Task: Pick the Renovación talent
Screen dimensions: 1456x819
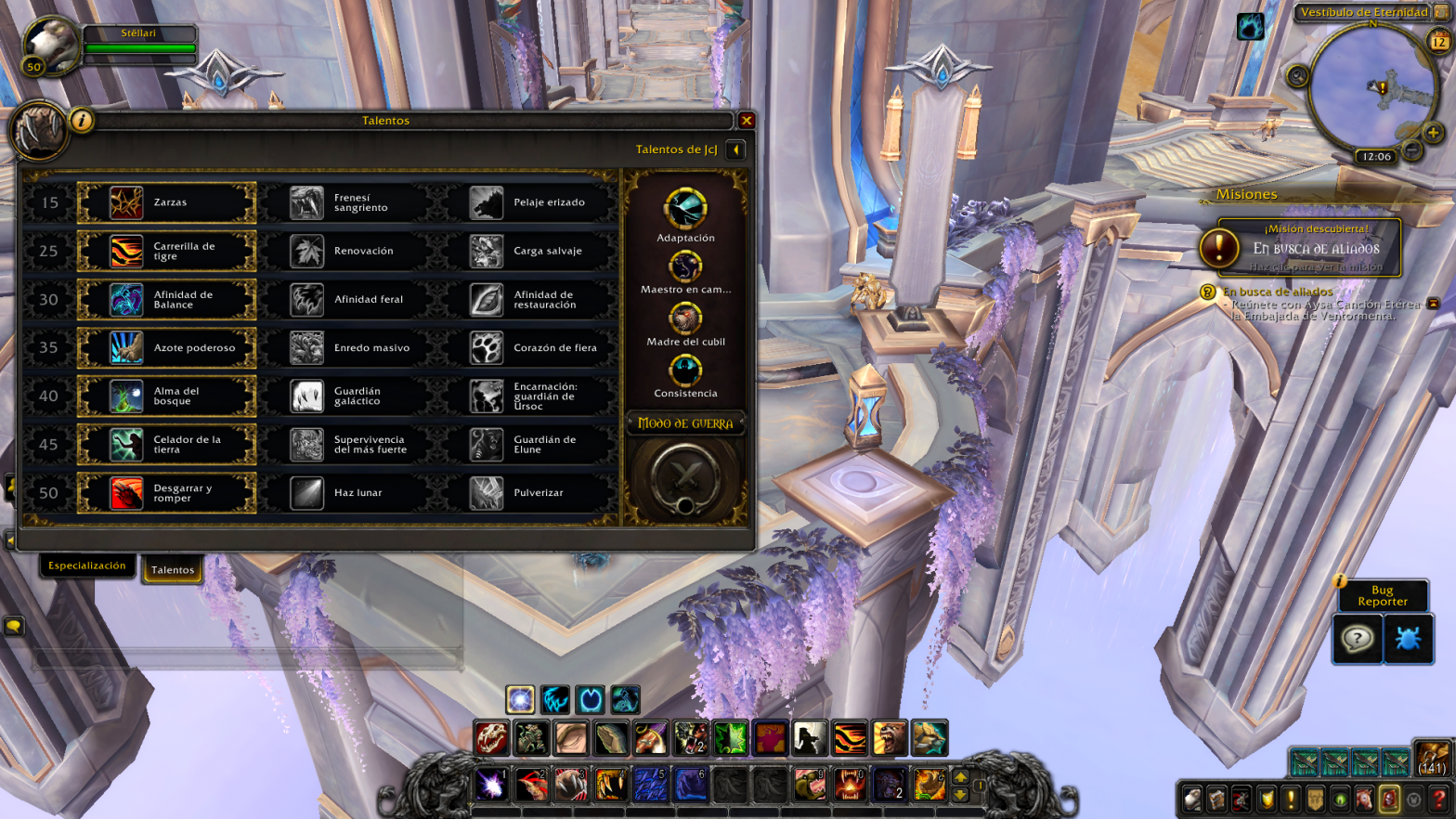Action: click(x=345, y=252)
